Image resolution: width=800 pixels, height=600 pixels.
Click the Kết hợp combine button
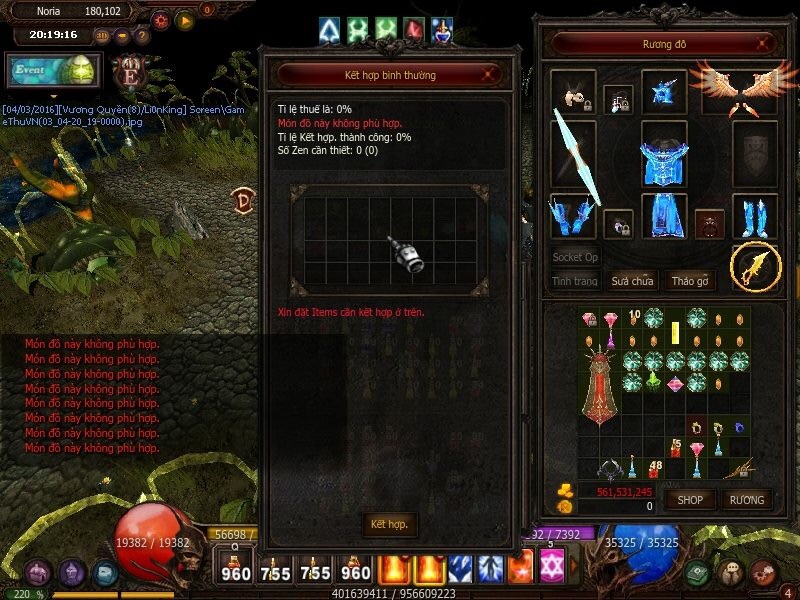pos(389,524)
